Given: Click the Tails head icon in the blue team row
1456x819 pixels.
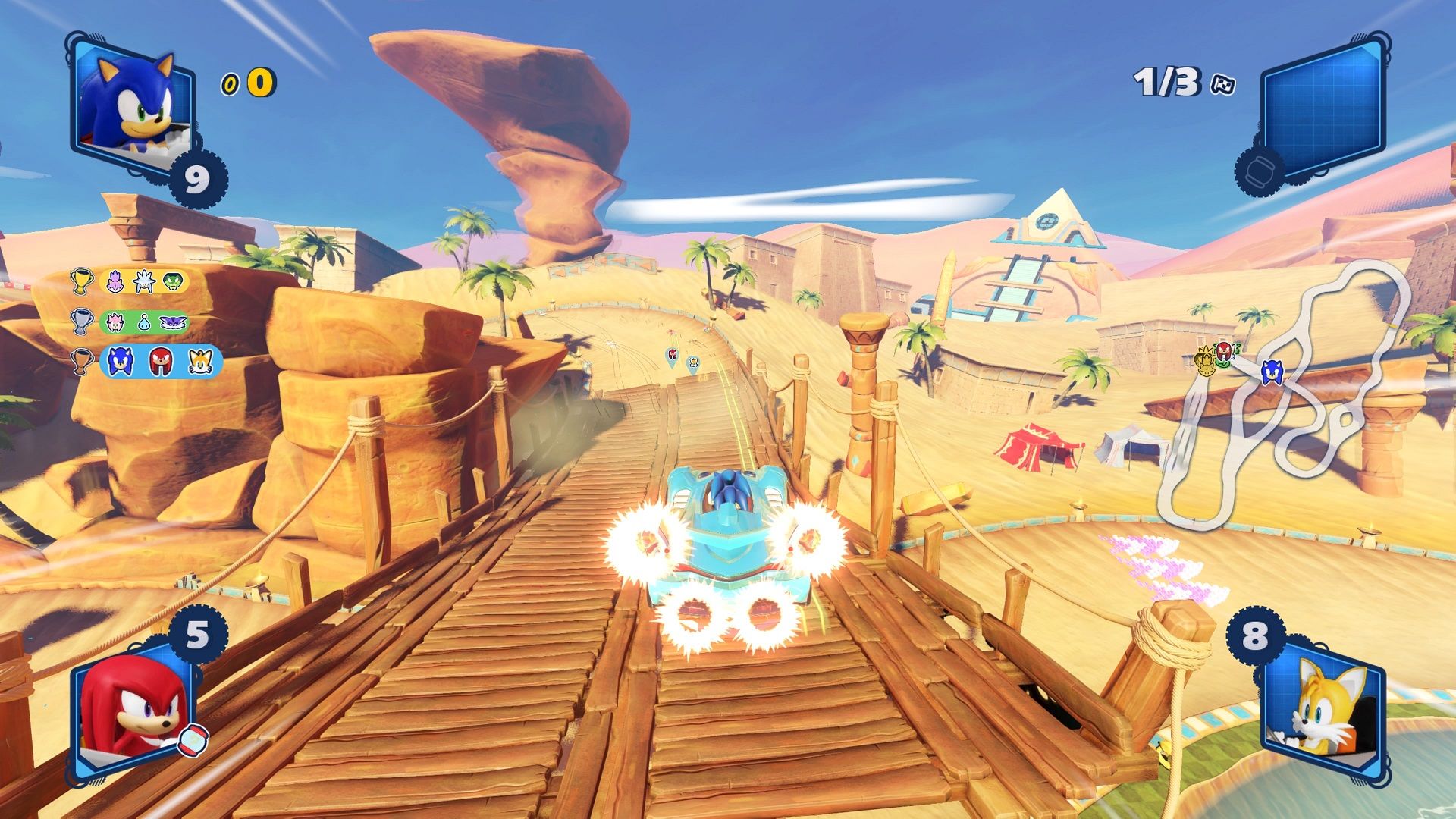Looking at the screenshot, I should click(x=199, y=362).
